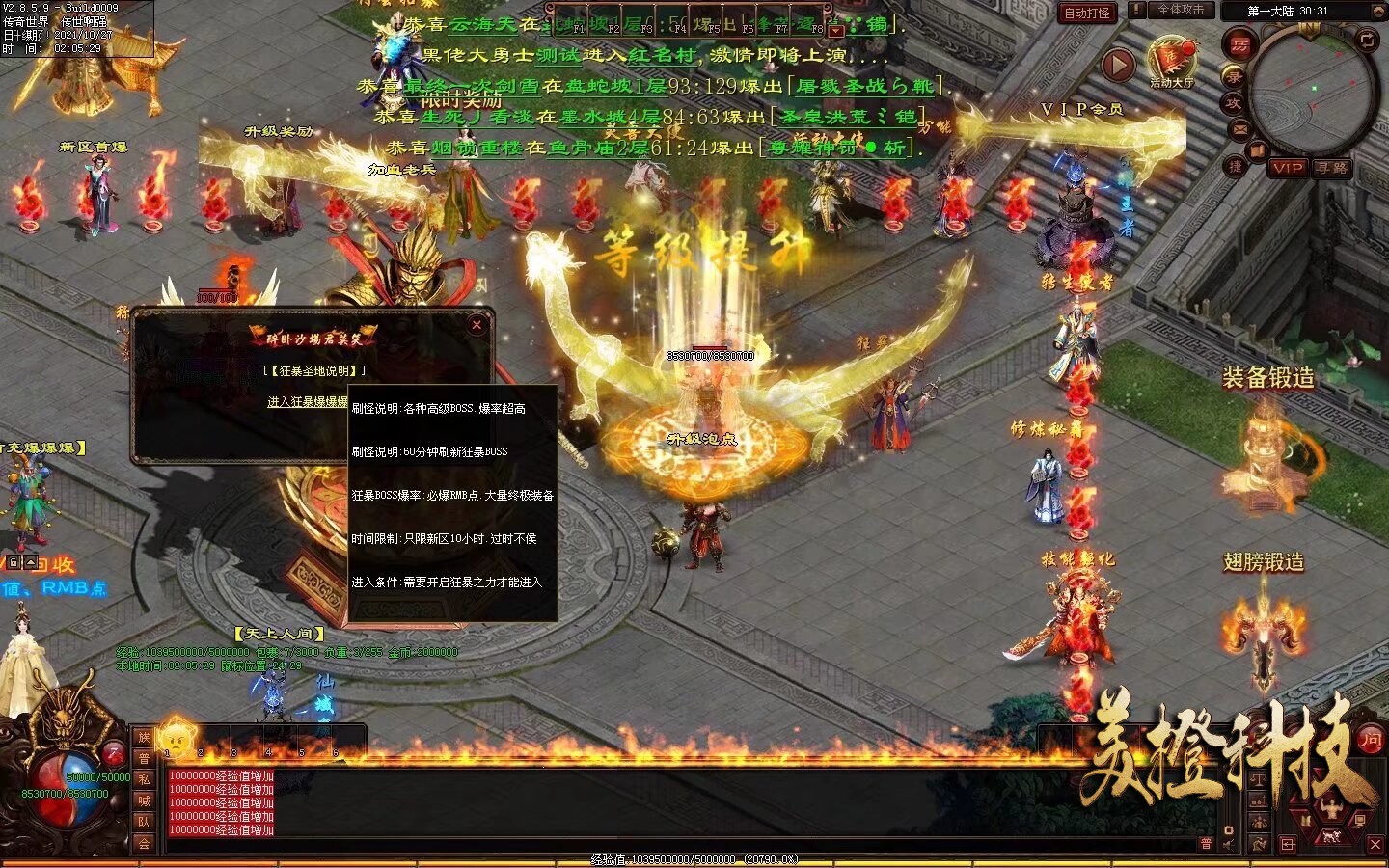
Task: Select the 录 record icon under the minimap
Action: (1234, 77)
